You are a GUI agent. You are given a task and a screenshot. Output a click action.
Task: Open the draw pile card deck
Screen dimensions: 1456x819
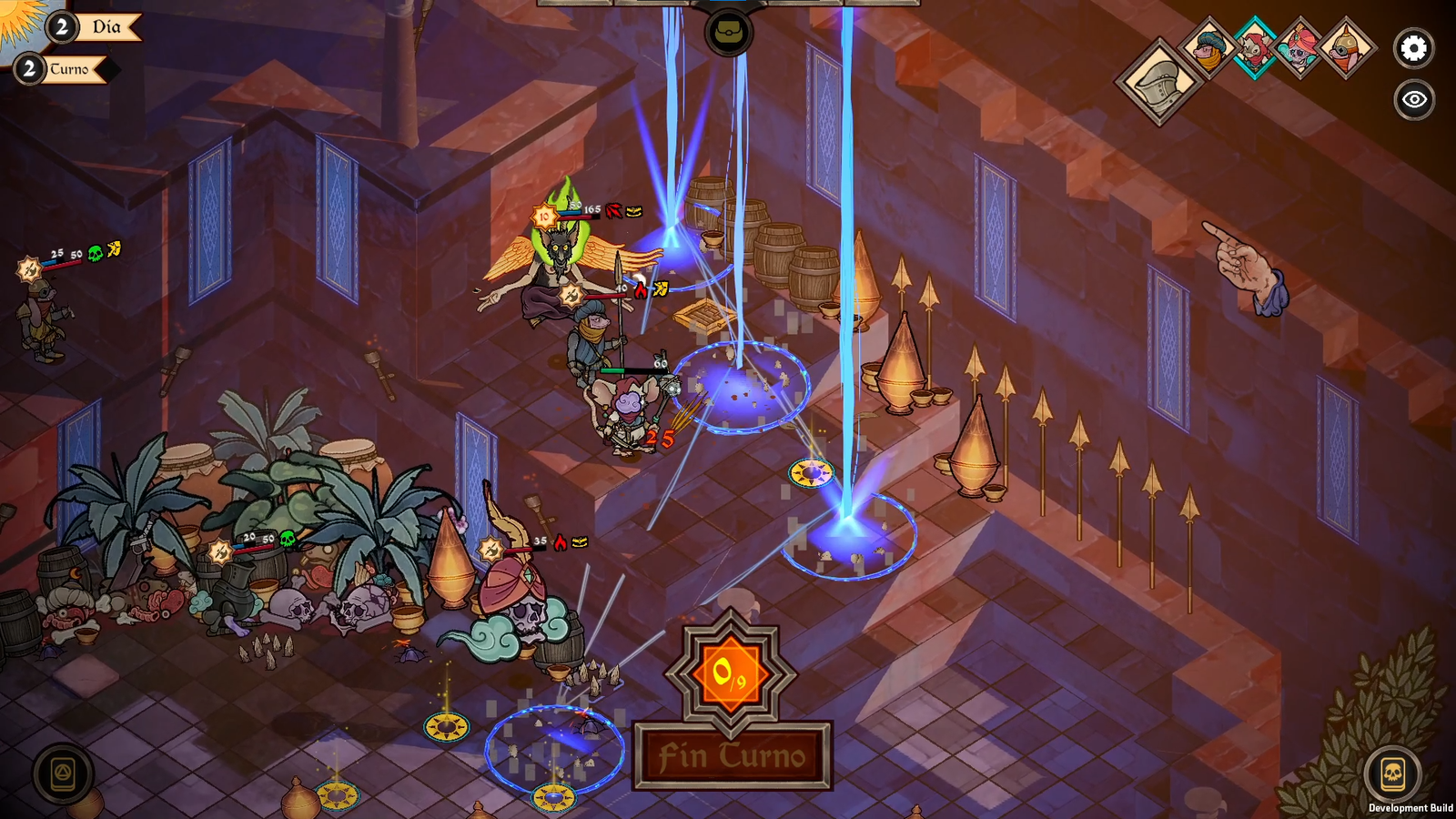point(63,774)
